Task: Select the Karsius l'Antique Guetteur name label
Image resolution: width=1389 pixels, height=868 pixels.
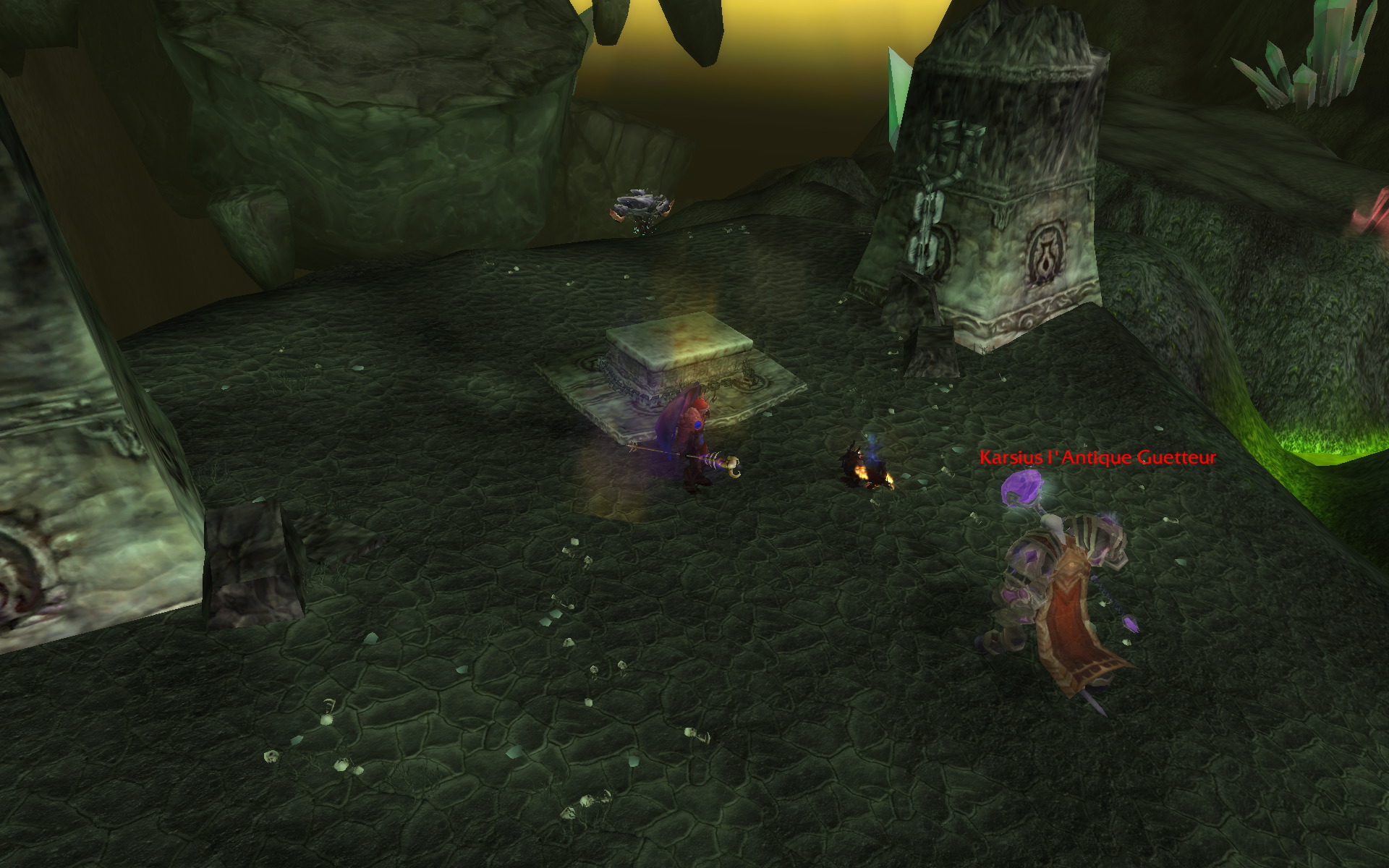Action: pos(1097,457)
